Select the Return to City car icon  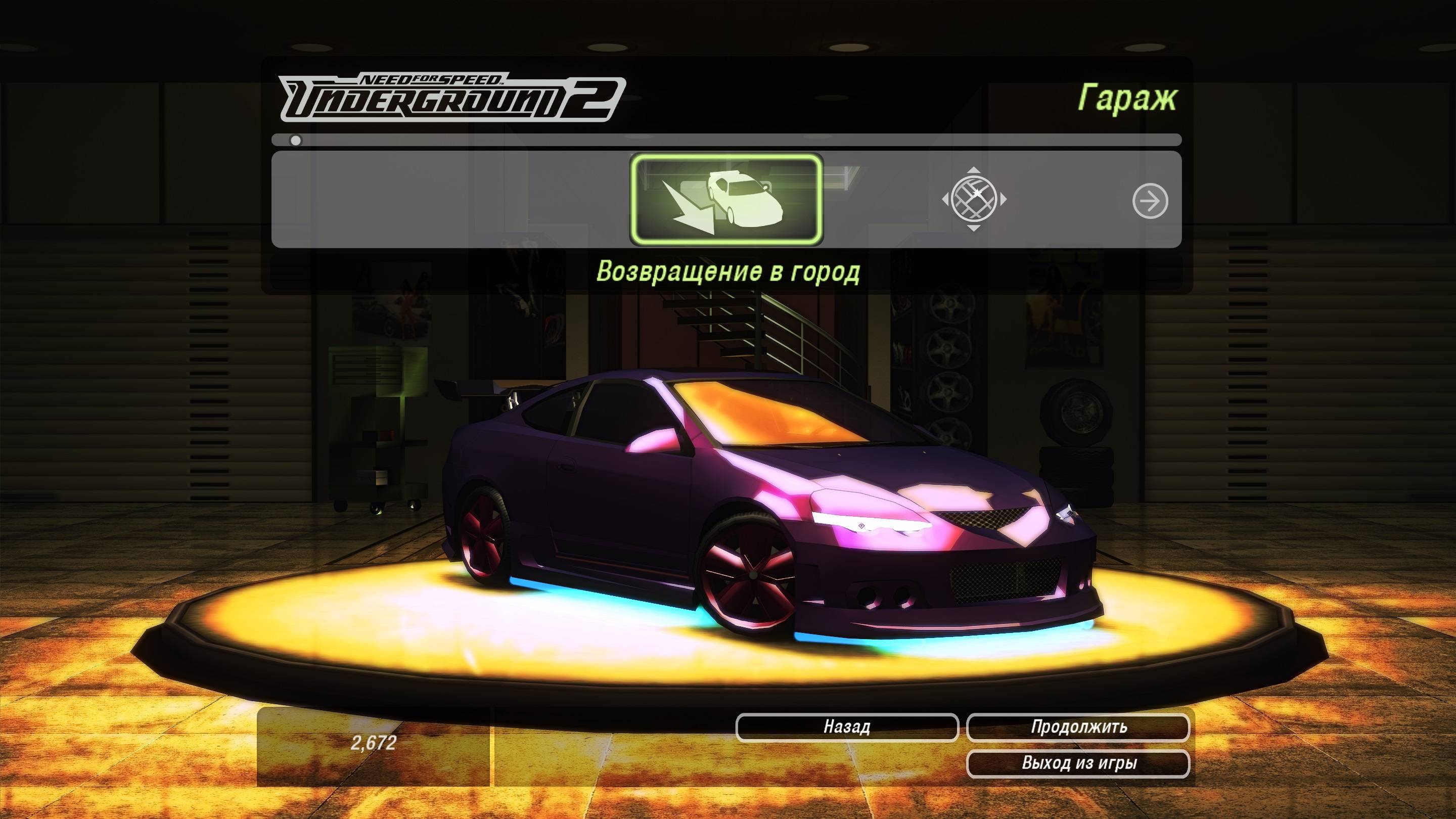pyautogui.click(x=726, y=200)
